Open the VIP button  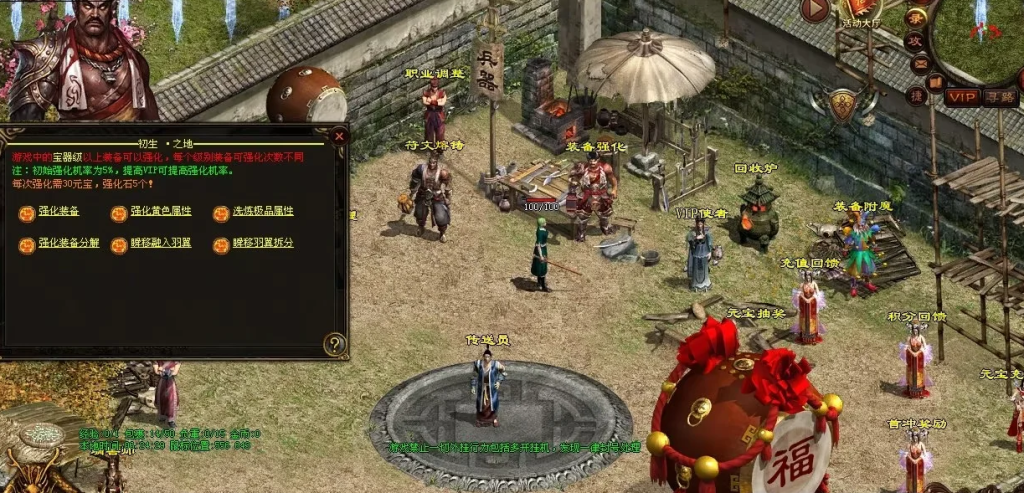coord(962,97)
